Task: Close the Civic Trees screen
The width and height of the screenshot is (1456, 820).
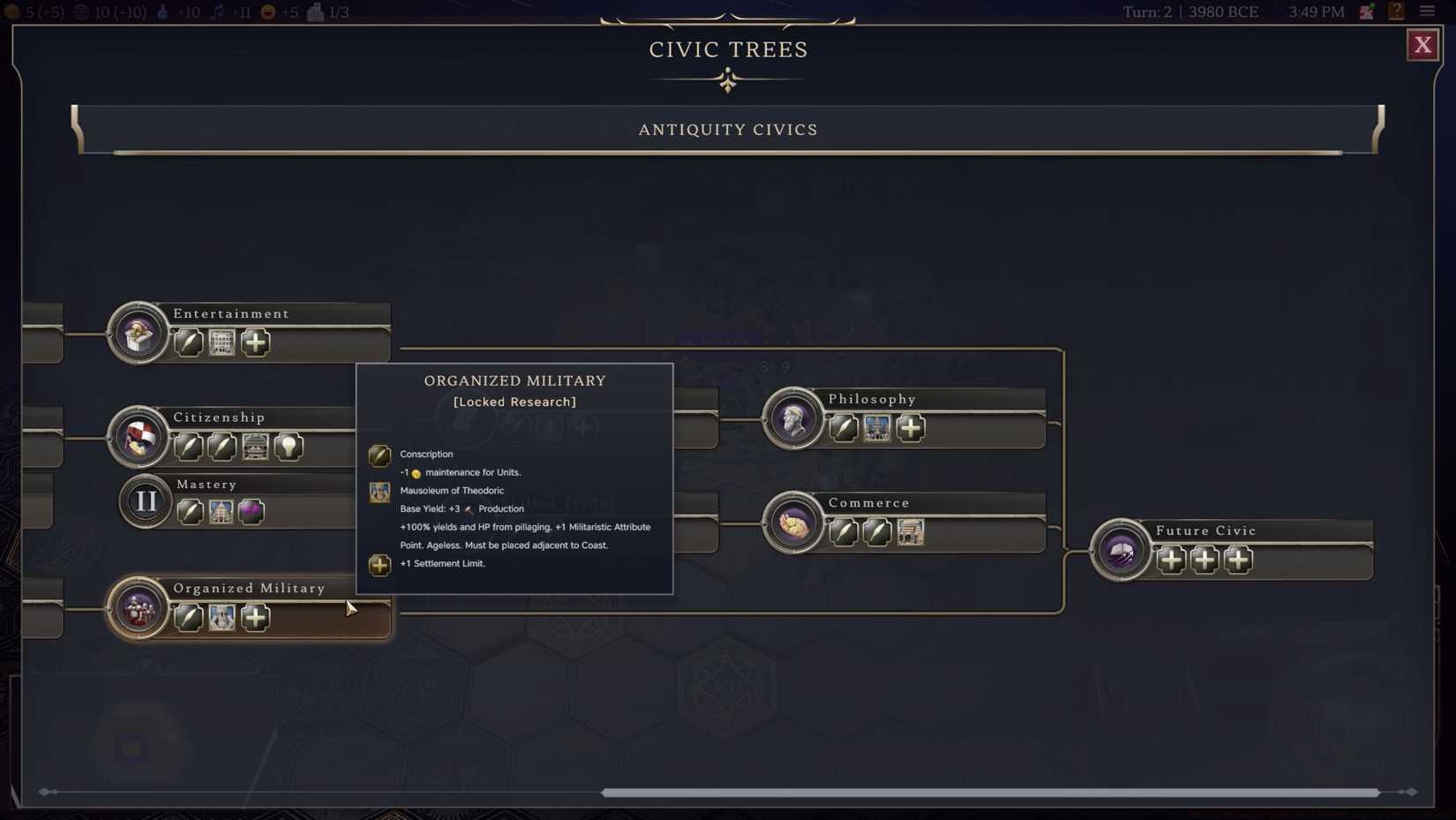Action: (x=1422, y=44)
